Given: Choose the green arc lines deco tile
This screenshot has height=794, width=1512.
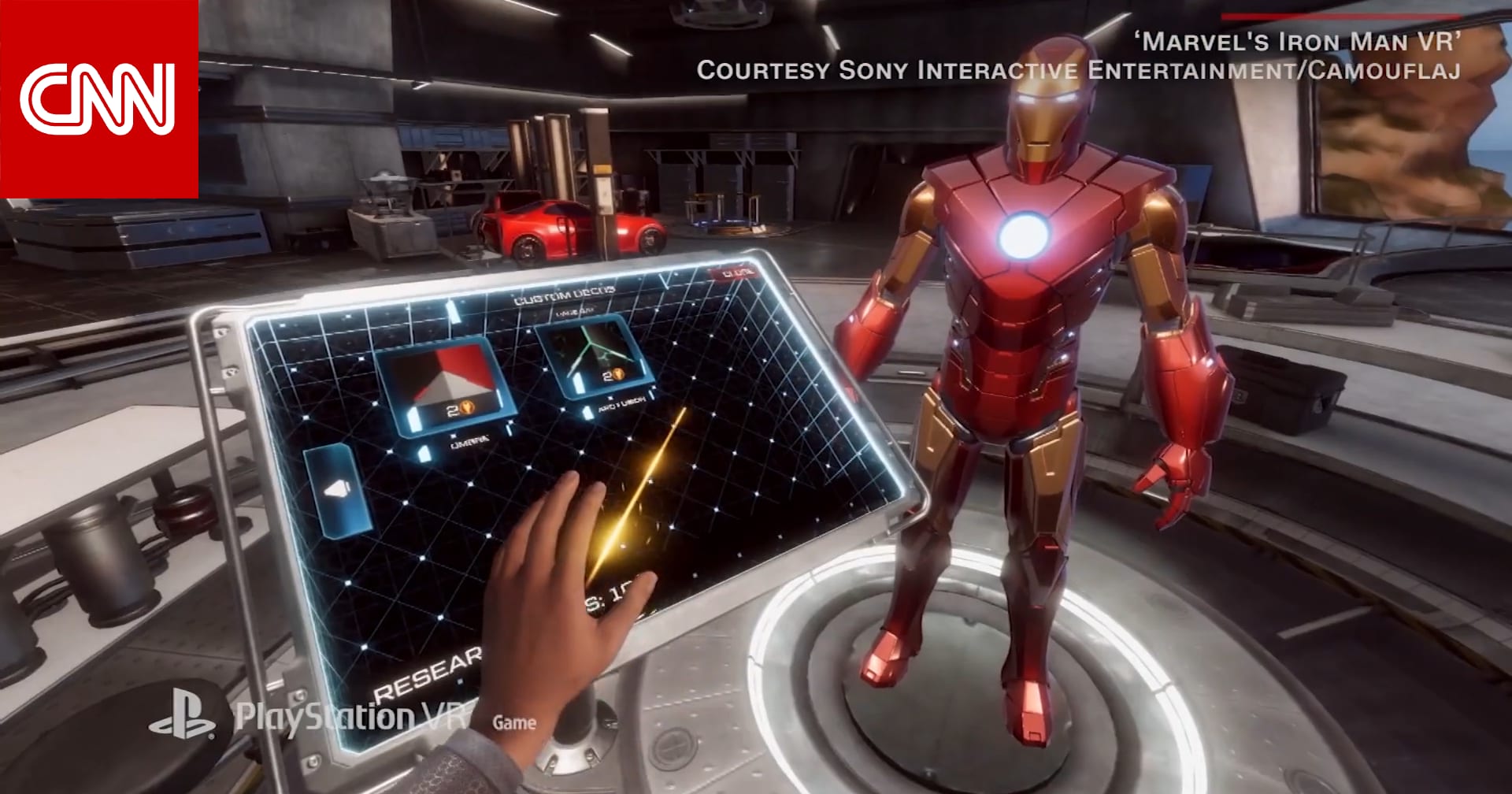Looking at the screenshot, I should pyautogui.click(x=593, y=357).
